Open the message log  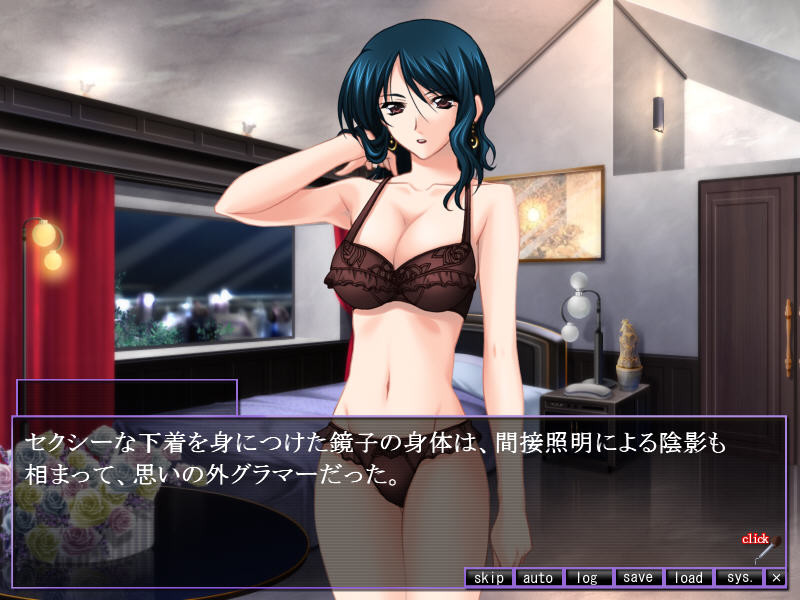[x=588, y=577]
